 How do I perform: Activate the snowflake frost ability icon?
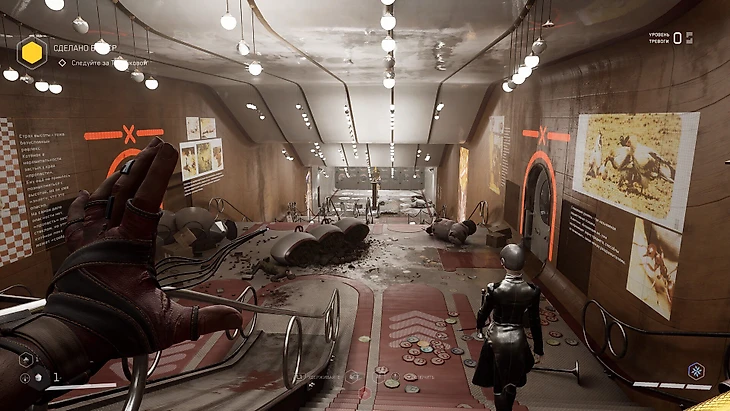click(696, 371)
